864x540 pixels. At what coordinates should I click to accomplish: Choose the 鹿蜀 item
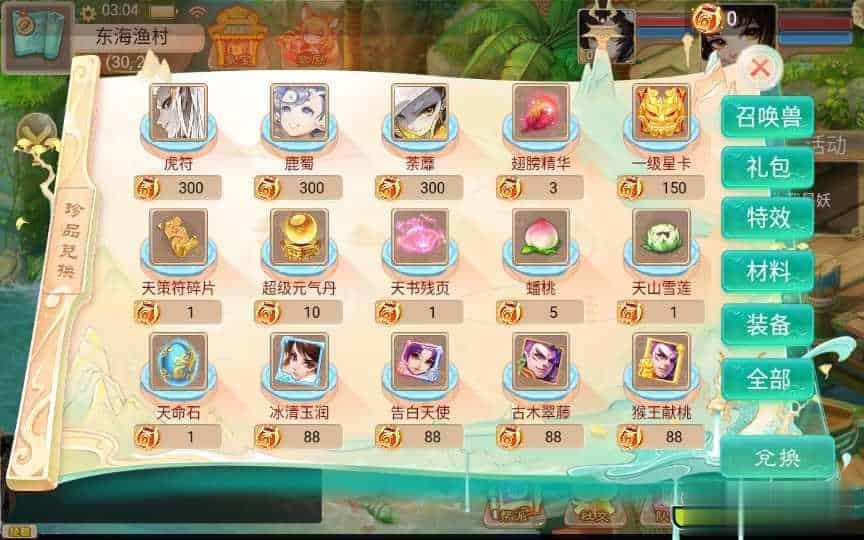click(299, 111)
